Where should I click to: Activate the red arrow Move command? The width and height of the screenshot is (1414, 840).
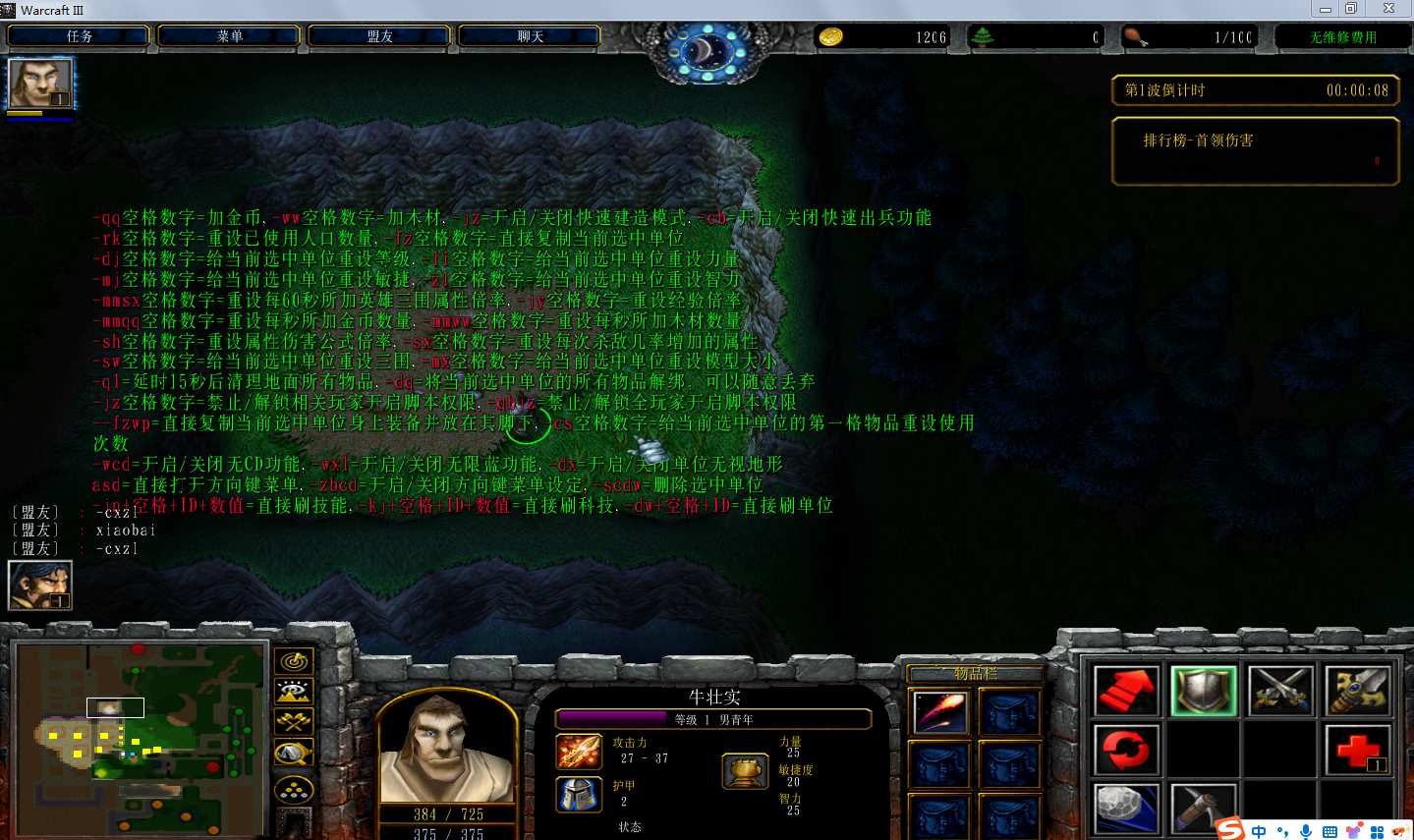tap(1126, 691)
